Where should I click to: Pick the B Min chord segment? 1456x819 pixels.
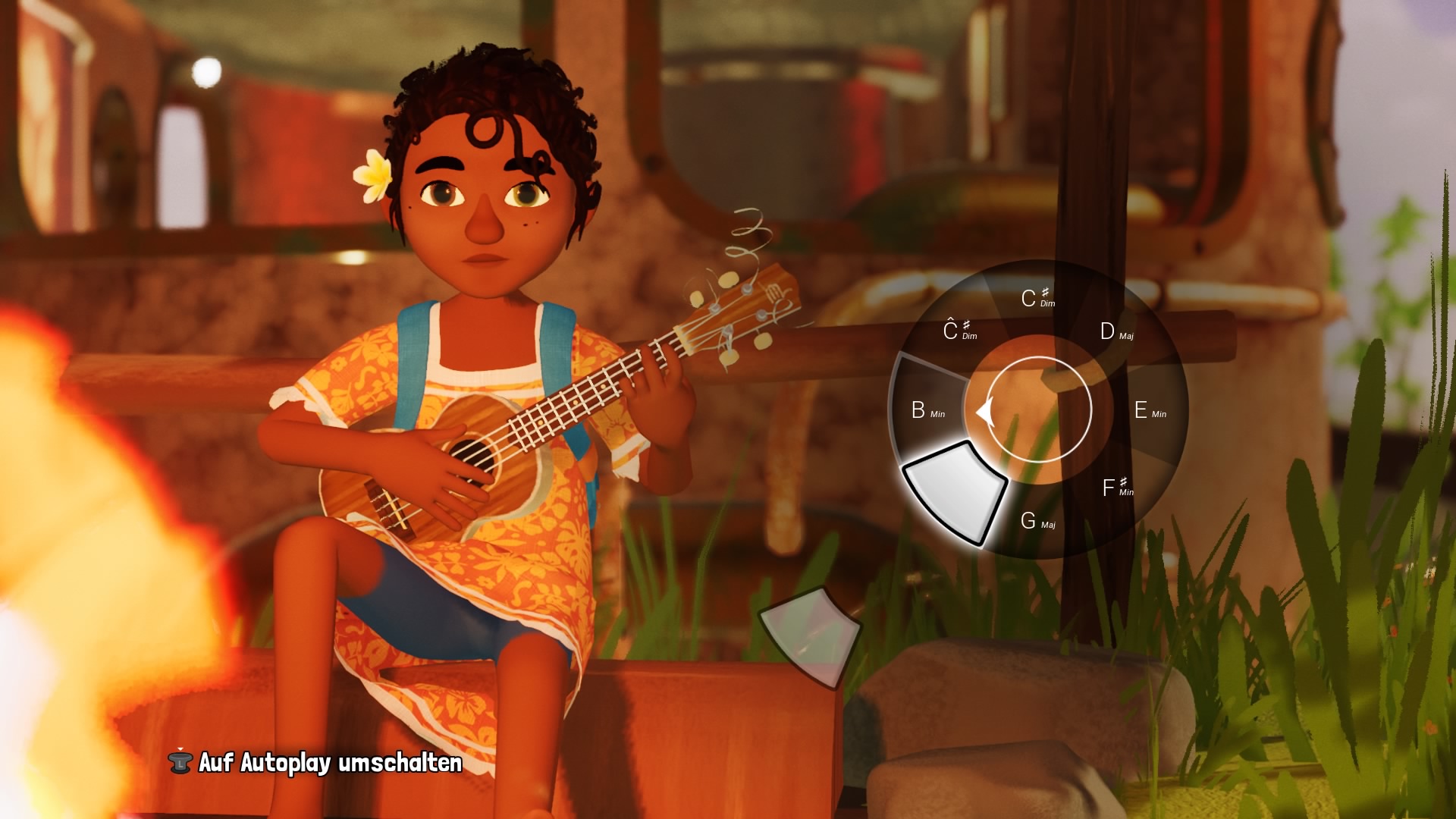[927, 410]
